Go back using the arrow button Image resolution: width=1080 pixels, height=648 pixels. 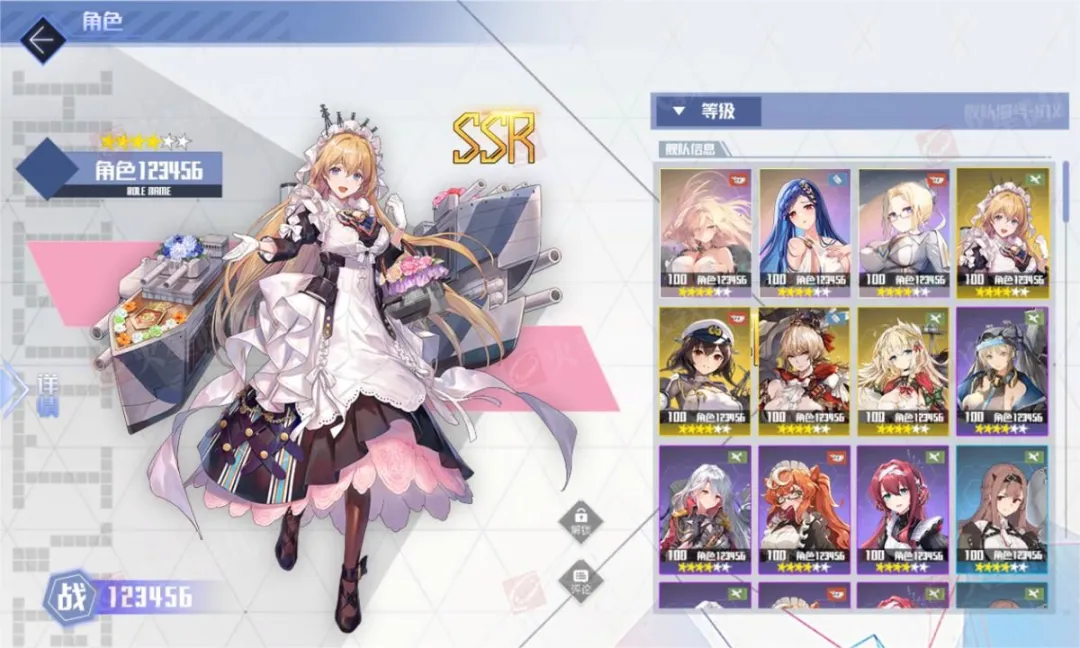pyautogui.click(x=41, y=39)
